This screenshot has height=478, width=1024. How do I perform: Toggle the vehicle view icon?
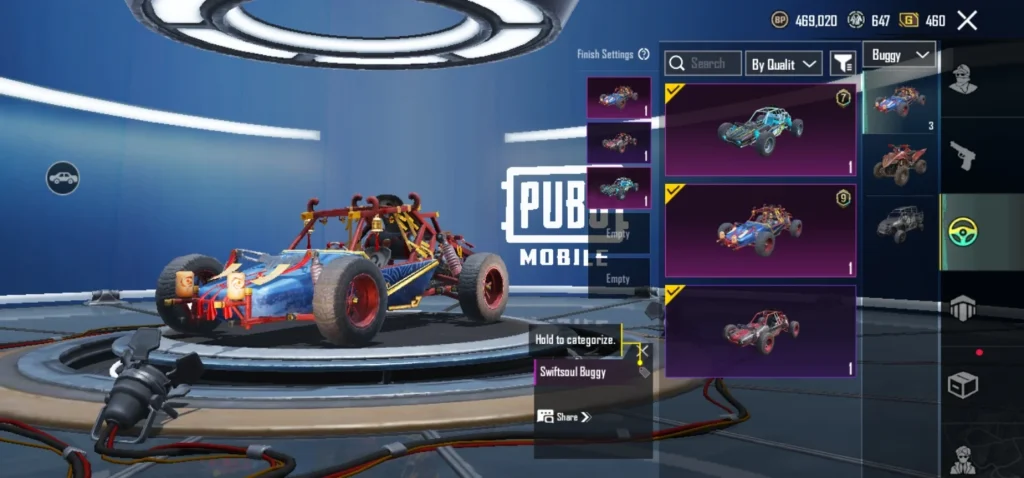click(62, 178)
